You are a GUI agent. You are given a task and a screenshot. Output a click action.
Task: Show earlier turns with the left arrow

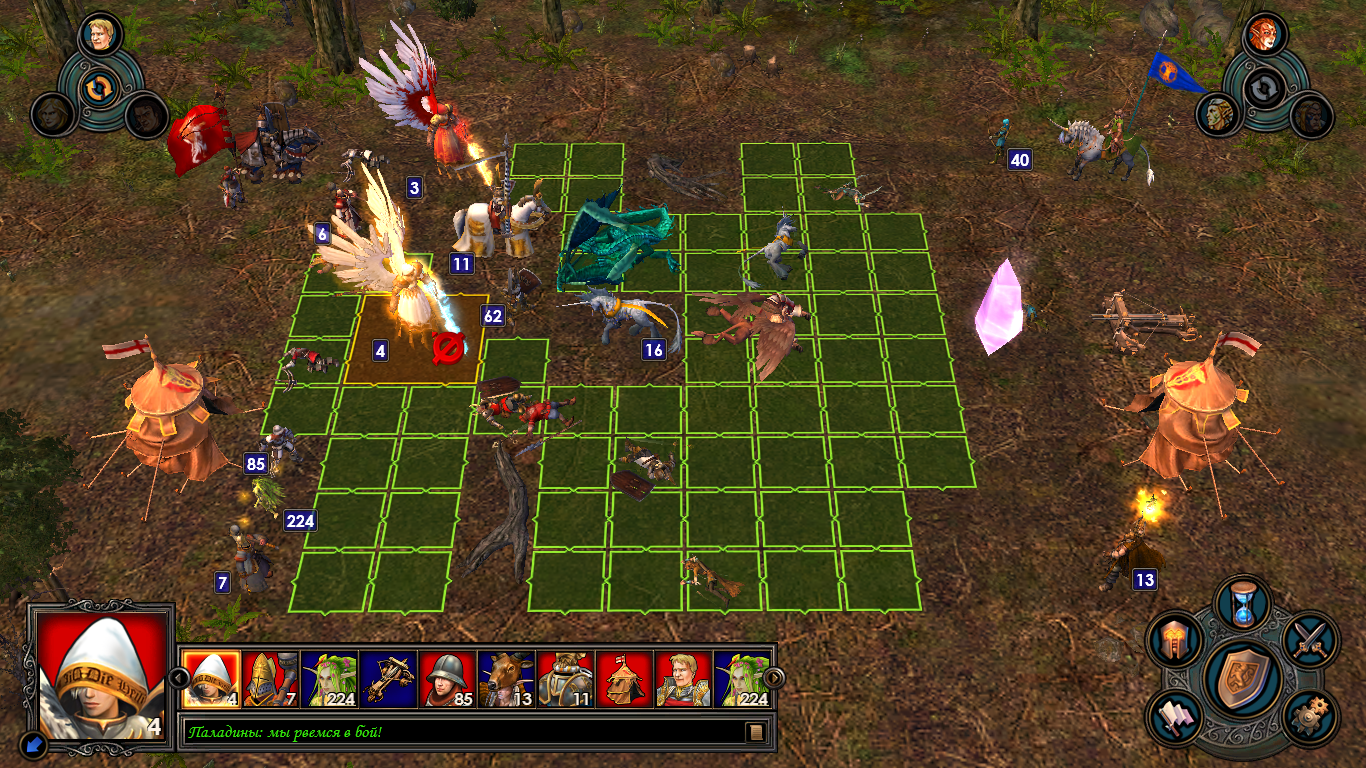click(179, 679)
